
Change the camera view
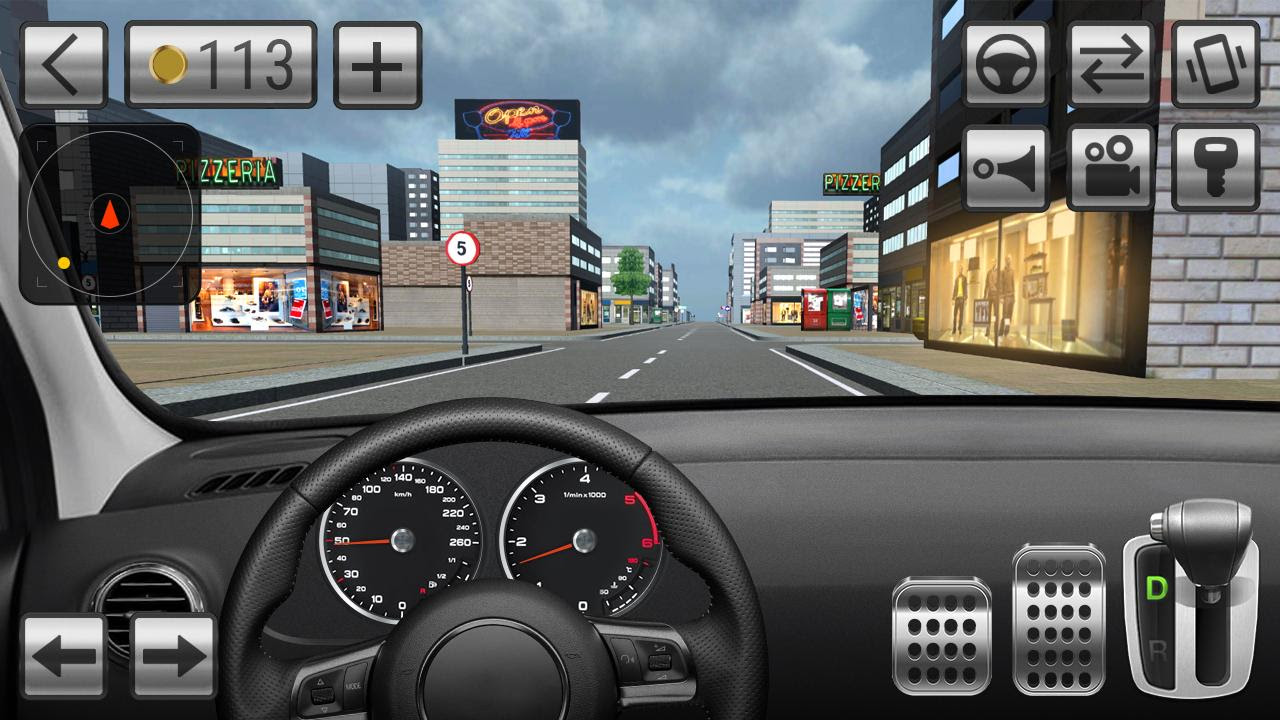(x=1111, y=168)
